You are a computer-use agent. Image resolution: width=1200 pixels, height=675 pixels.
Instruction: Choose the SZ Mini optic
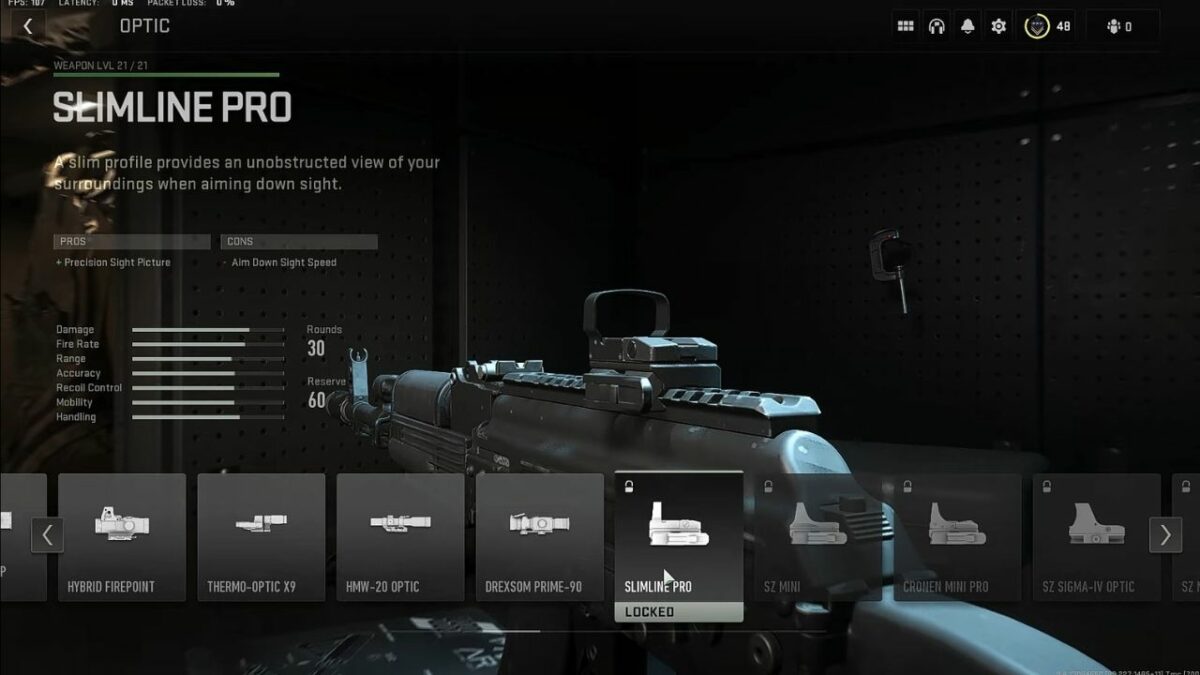[x=818, y=537]
